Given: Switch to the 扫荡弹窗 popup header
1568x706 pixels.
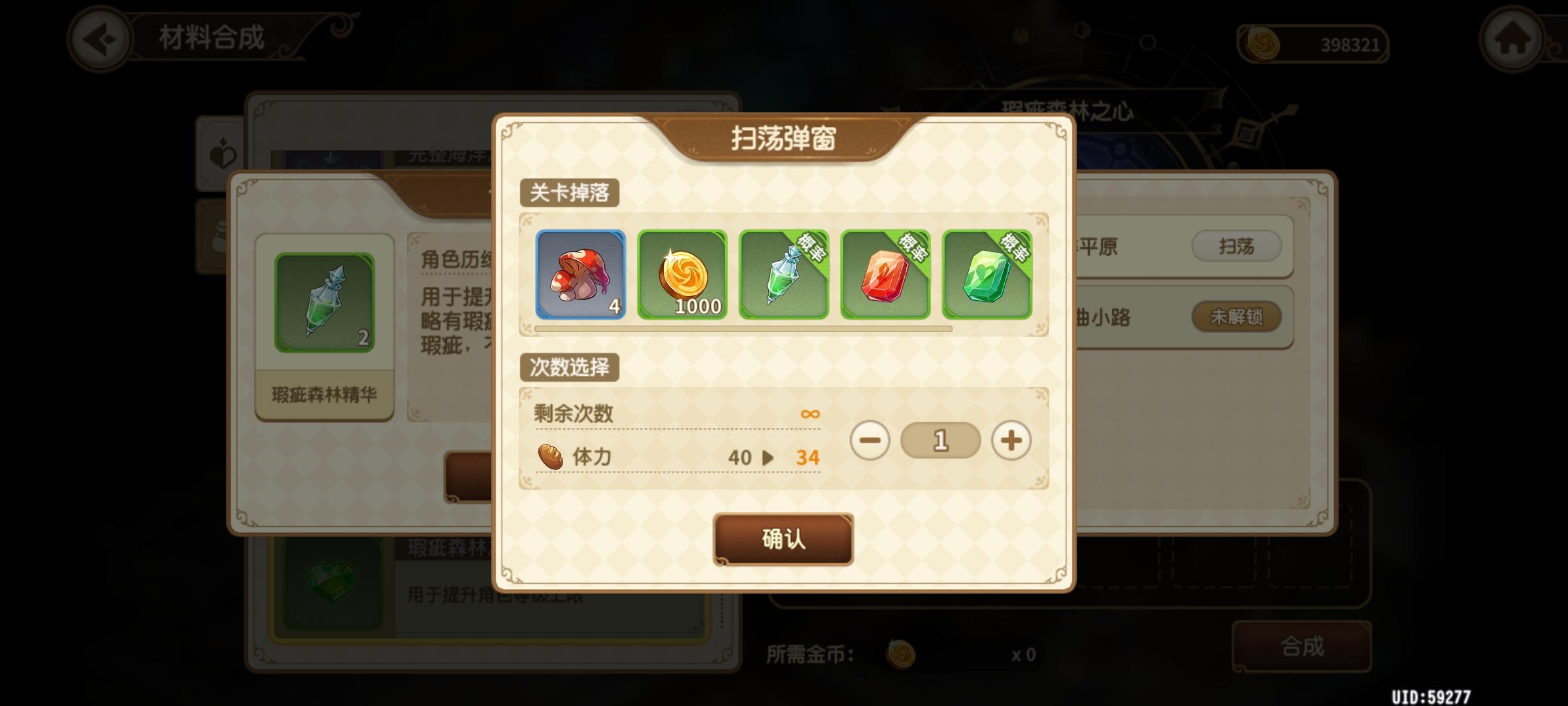Looking at the screenshot, I should 782,137.
